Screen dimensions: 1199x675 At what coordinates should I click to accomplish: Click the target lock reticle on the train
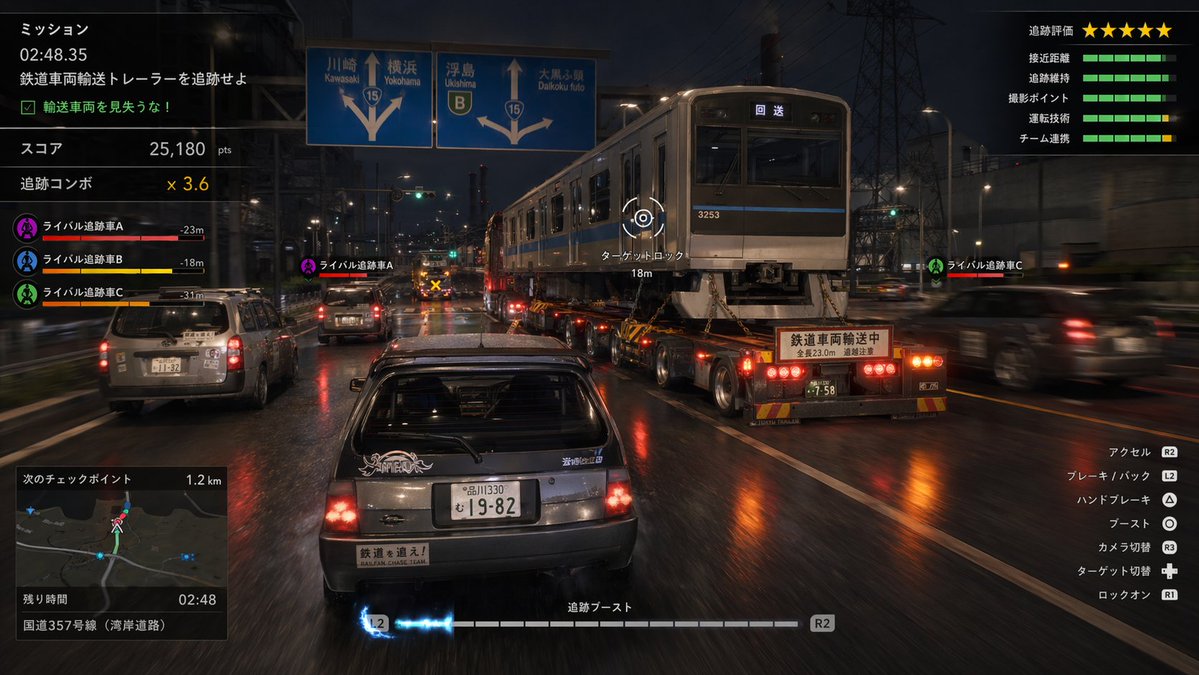[642, 218]
